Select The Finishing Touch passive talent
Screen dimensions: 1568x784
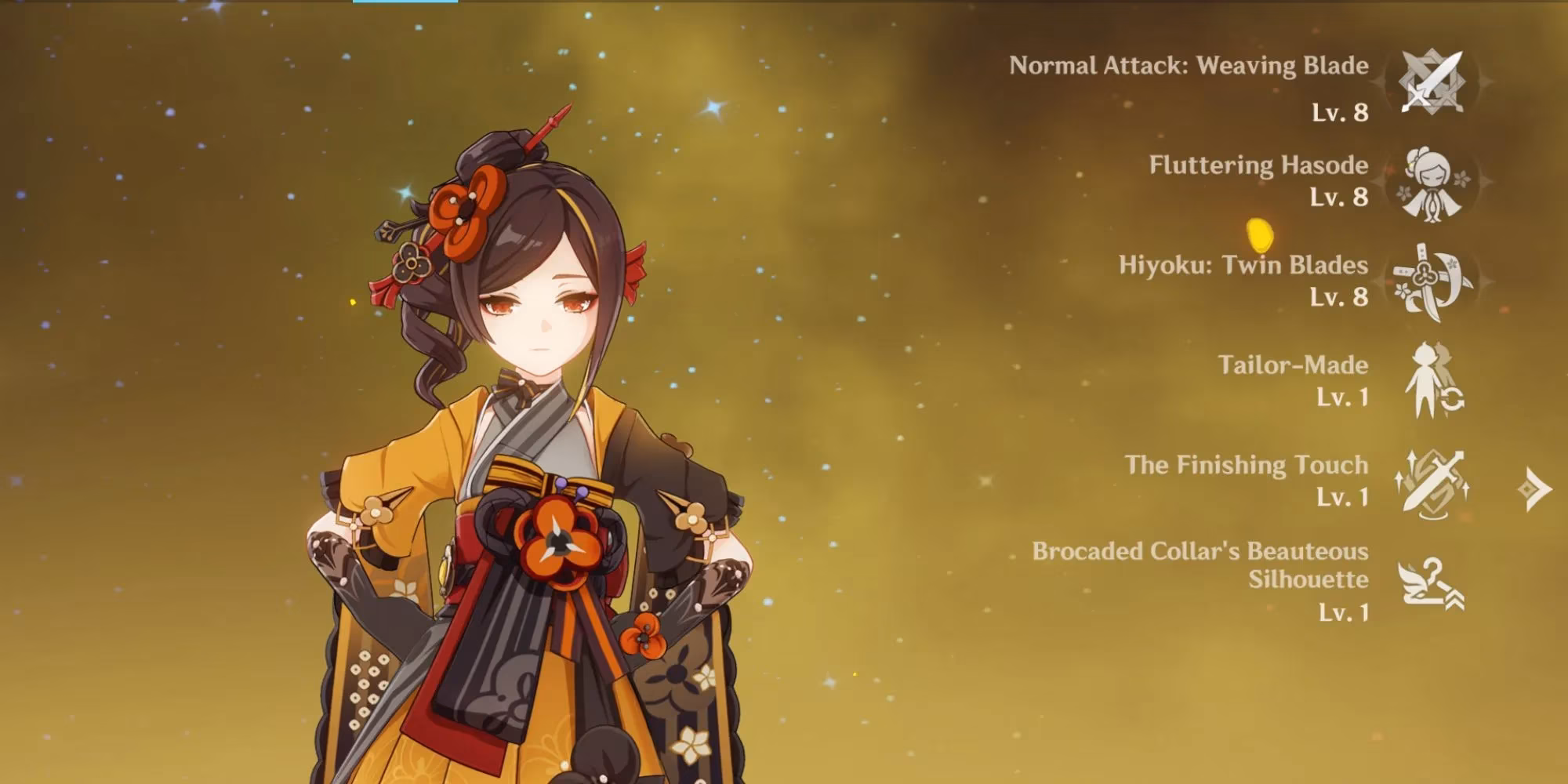coord(1432,482)
